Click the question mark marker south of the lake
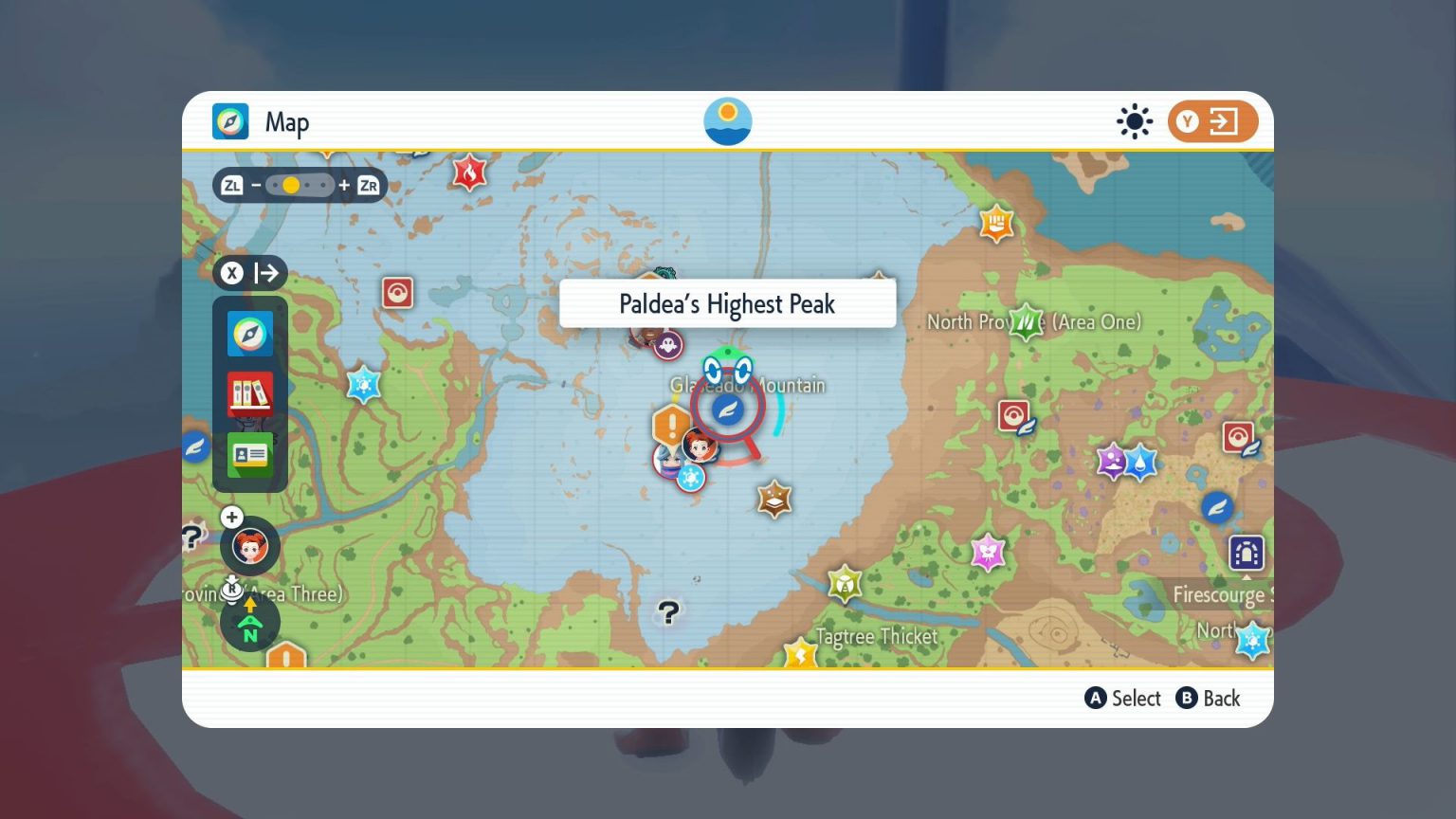The image size is (1456, 819). [668, 613]
